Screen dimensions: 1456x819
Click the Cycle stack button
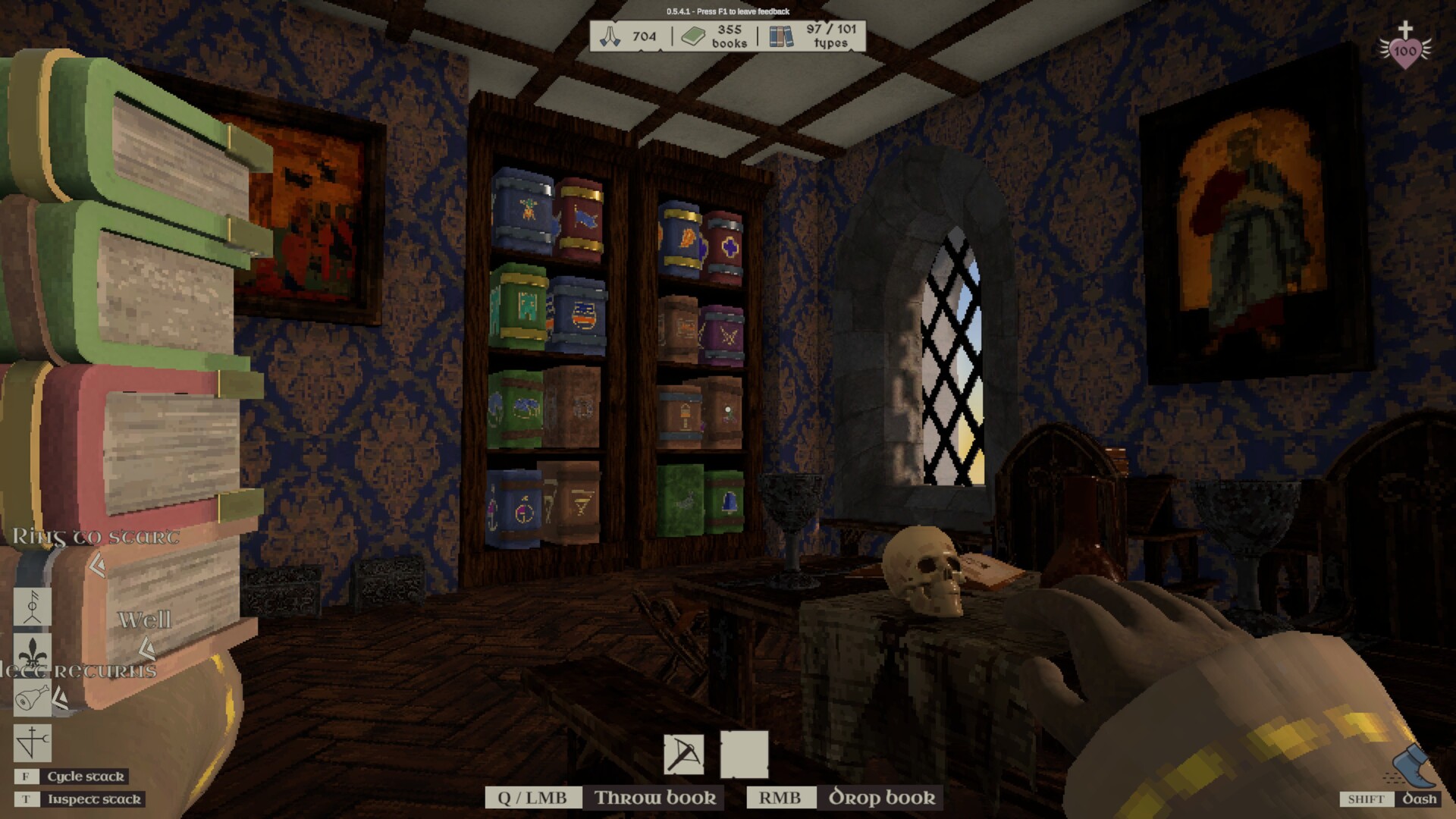pyautogui.click(x=86, y=776)
